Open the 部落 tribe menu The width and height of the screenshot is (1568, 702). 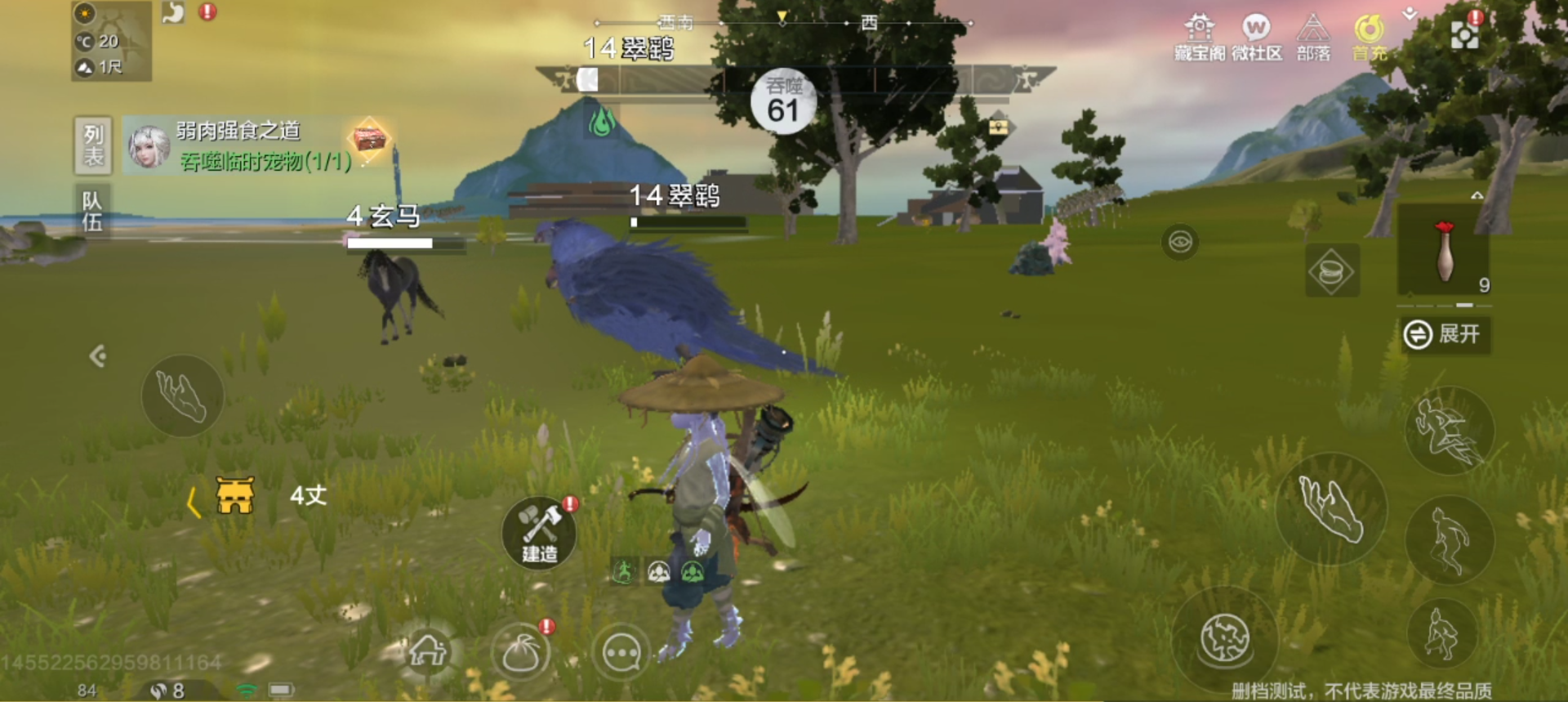point(1313,37)
